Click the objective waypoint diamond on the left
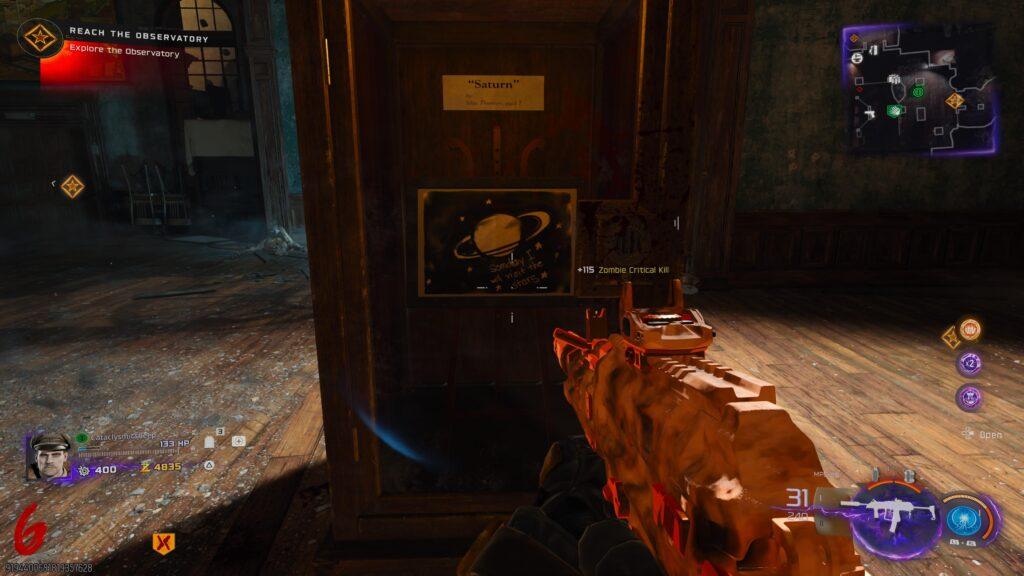 72,186
